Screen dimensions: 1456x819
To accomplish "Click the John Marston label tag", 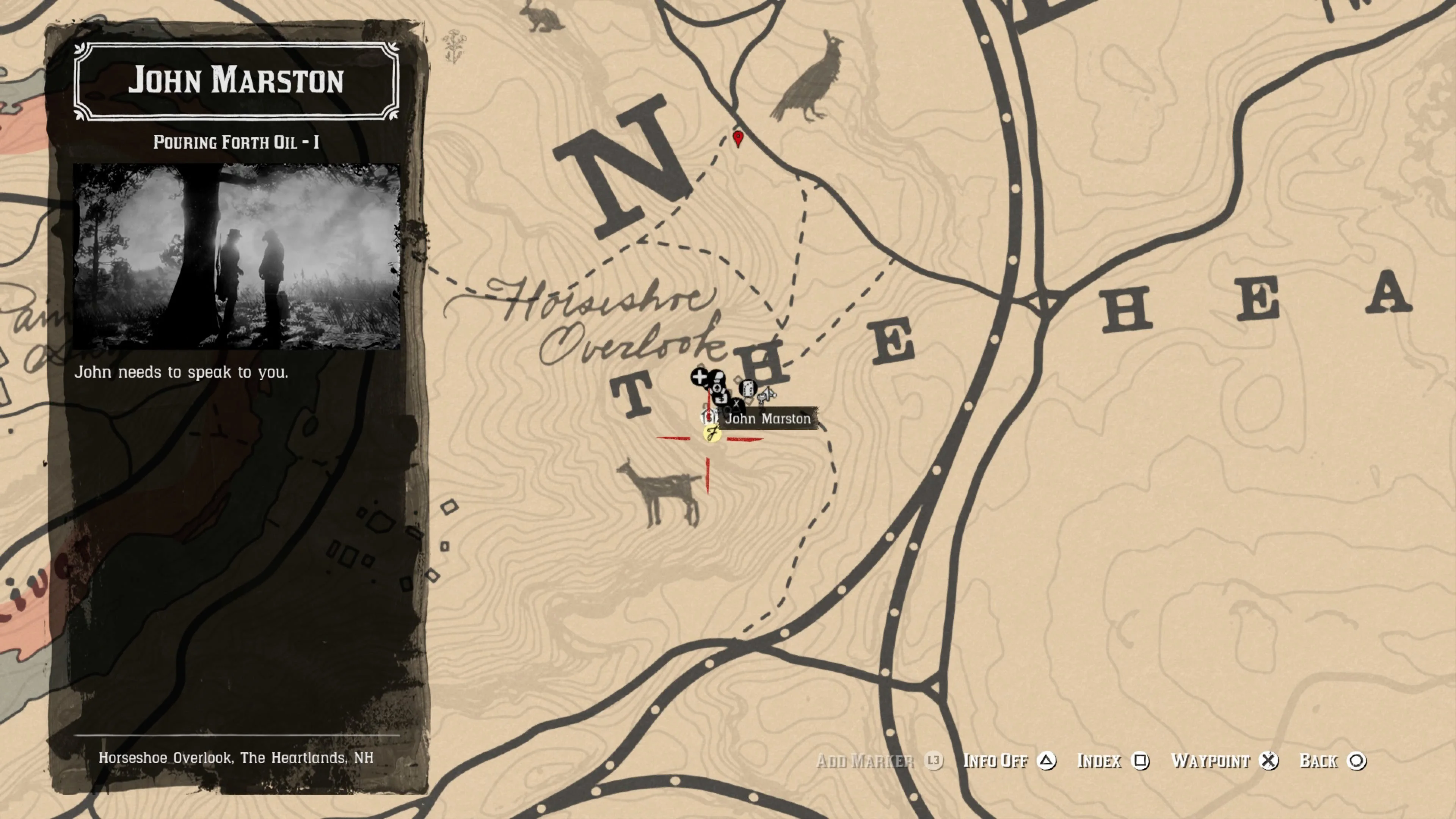I will 767,419.
